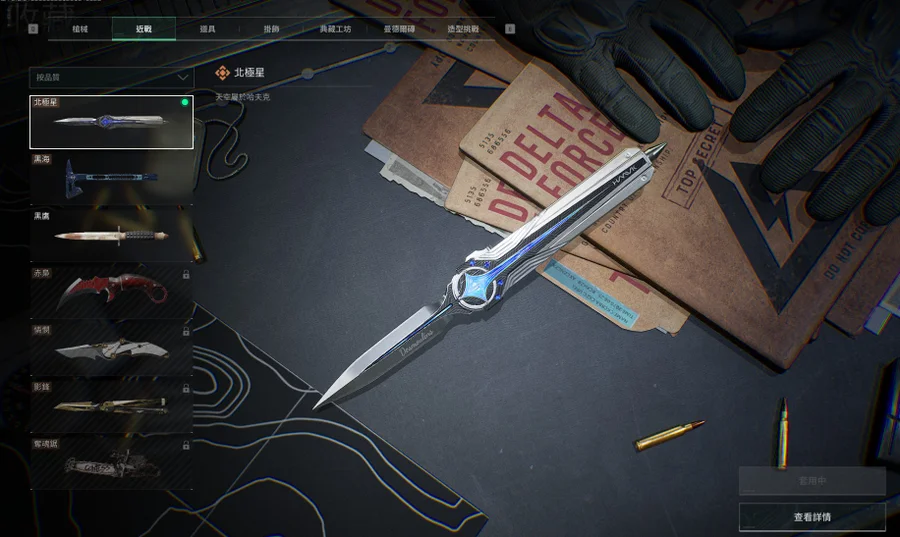Screen dimensions: 900x537
Task: Choose the locked 影鋒 blade skin
Action: (111, 405)
